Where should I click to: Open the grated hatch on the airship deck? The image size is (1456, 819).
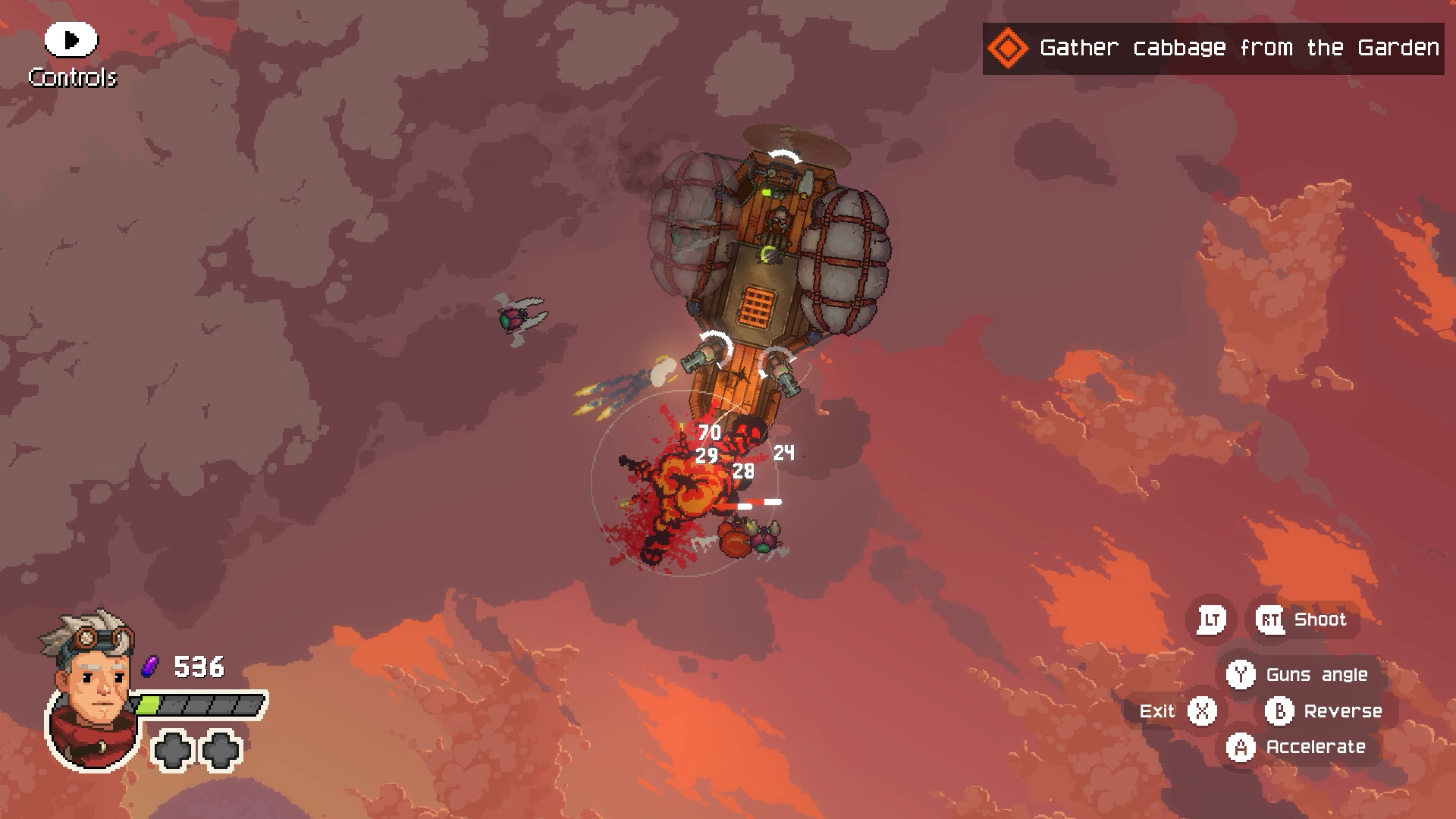click(758, 306)
